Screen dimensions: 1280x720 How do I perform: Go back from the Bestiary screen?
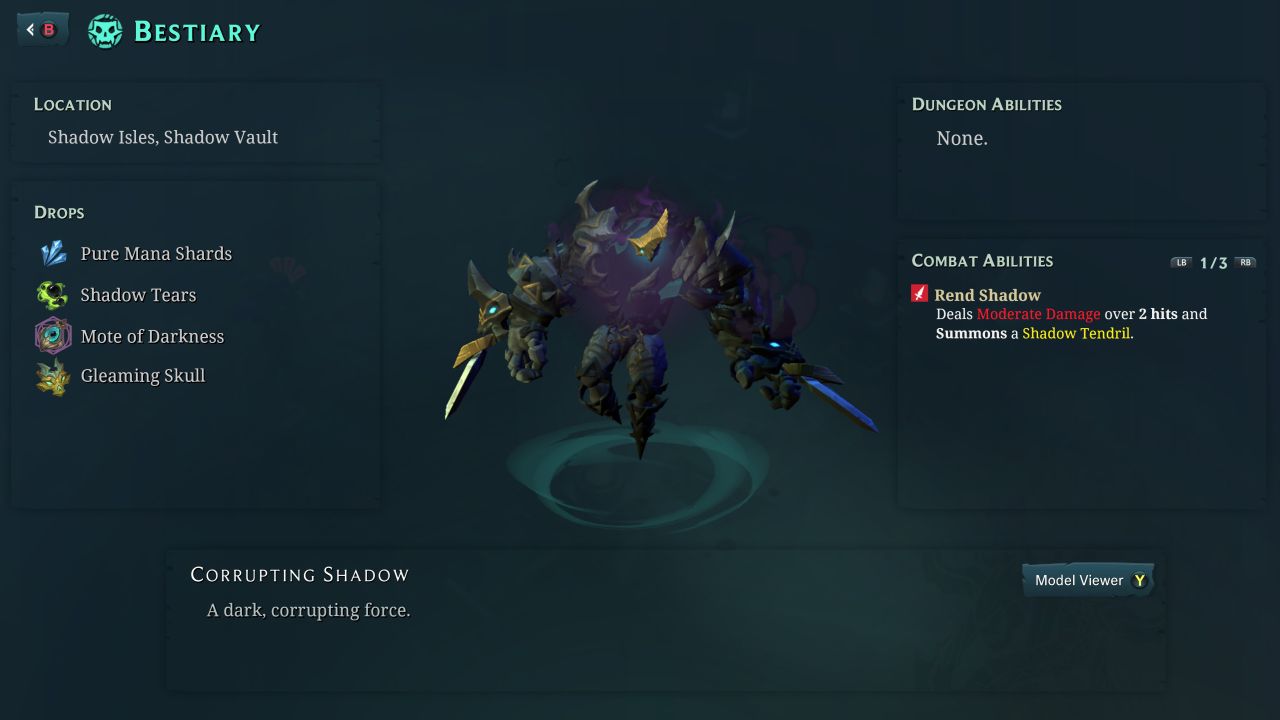point(42,30)
